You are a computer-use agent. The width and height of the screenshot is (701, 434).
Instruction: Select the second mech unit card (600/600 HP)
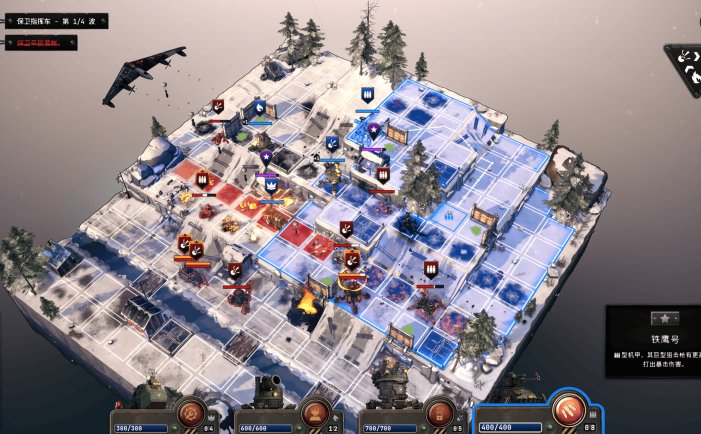pos(268,412)
